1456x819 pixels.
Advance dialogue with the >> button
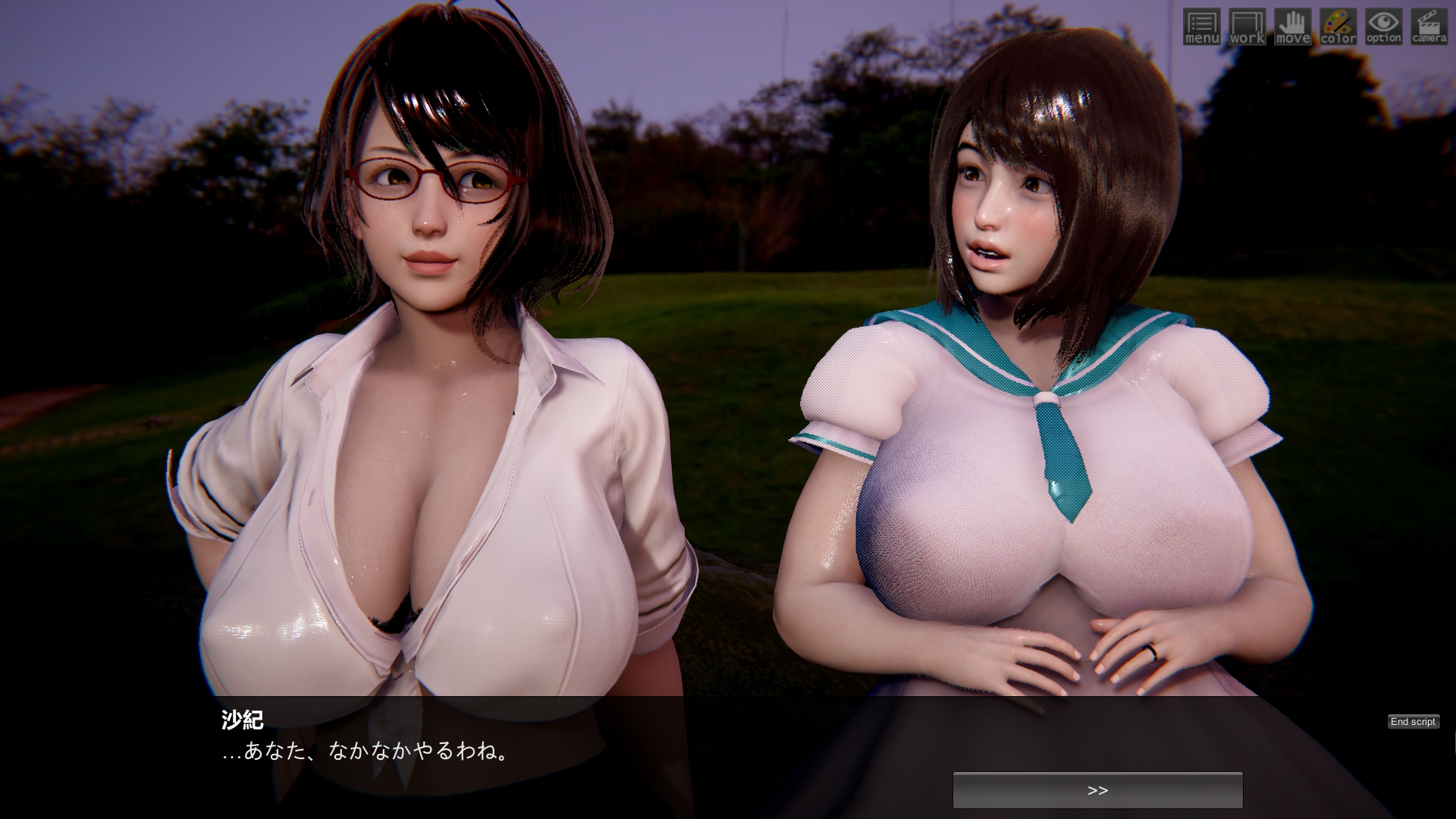coord(1097,790)
